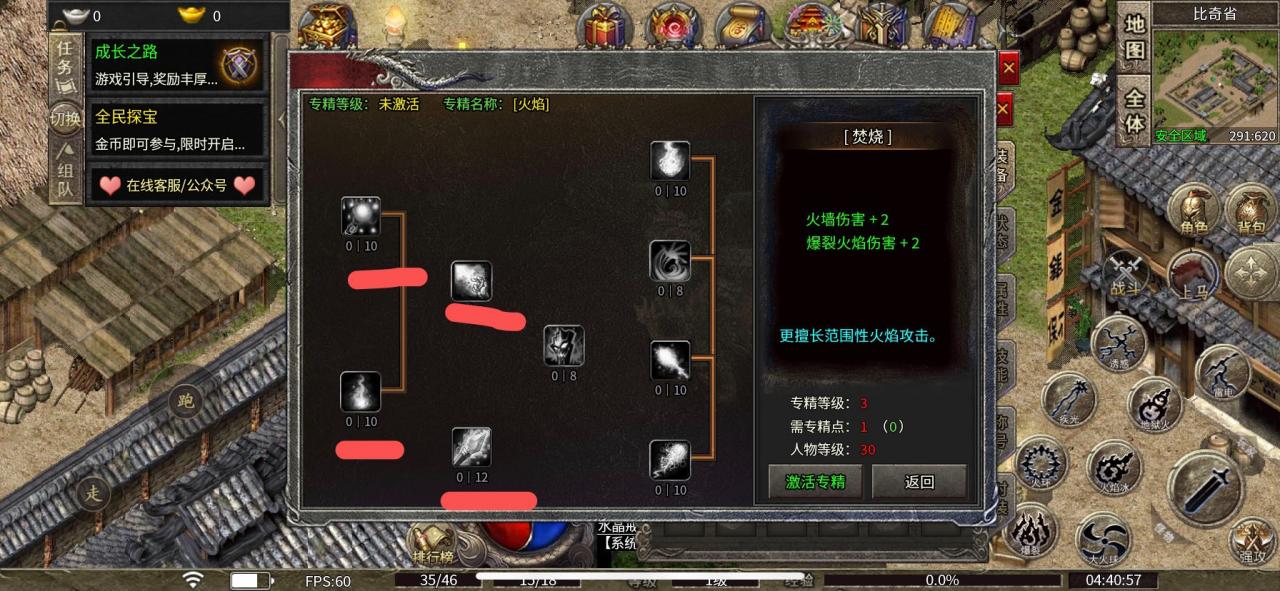Toggle the 跑 run button
Viewport: 1280px width, 591px height.
[x=186, y=402]
